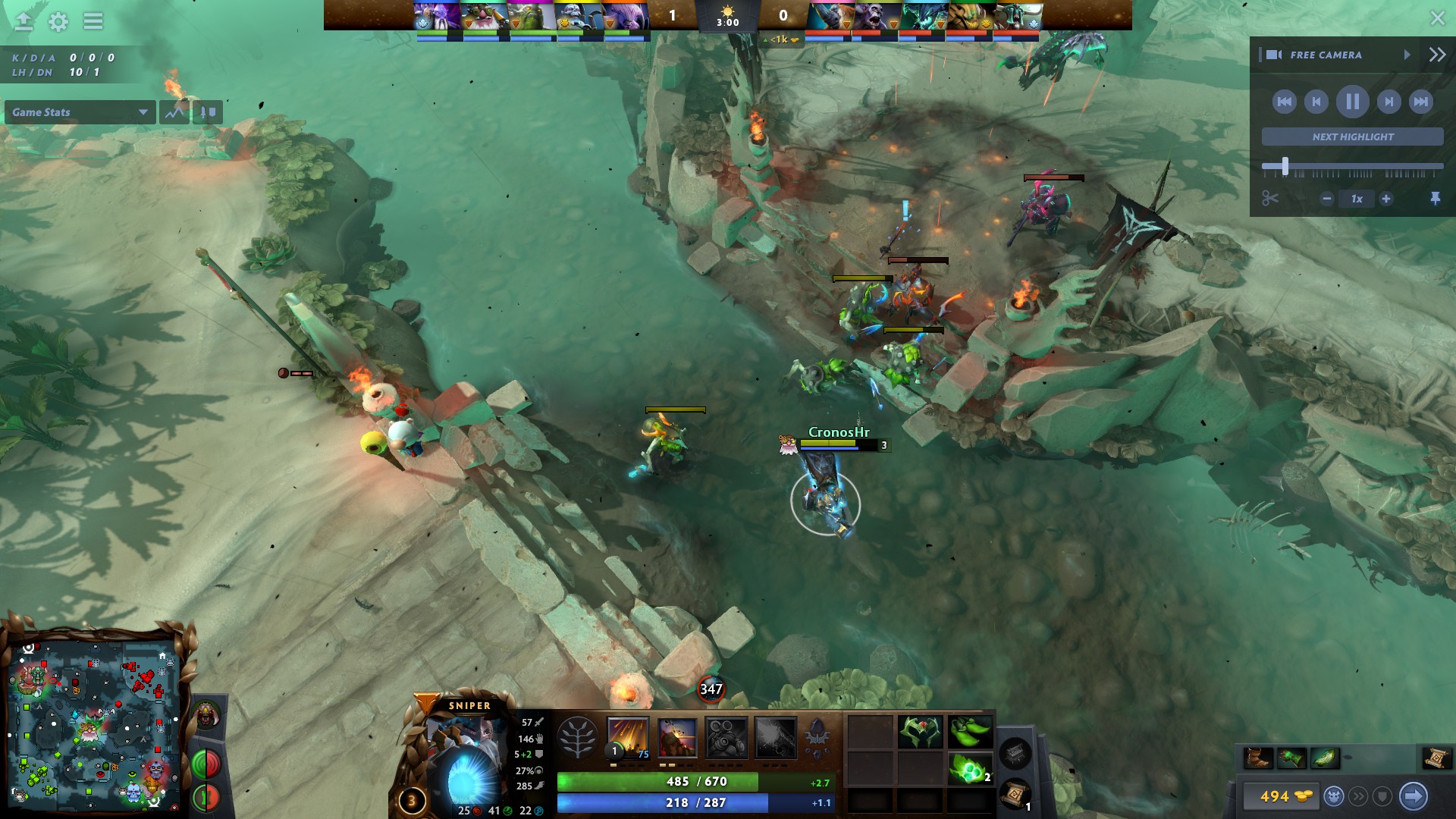Viewport: 1456px width, 819px height.
Task: Click the replay timeline slider handle
Action: [x=1285, y=165]
